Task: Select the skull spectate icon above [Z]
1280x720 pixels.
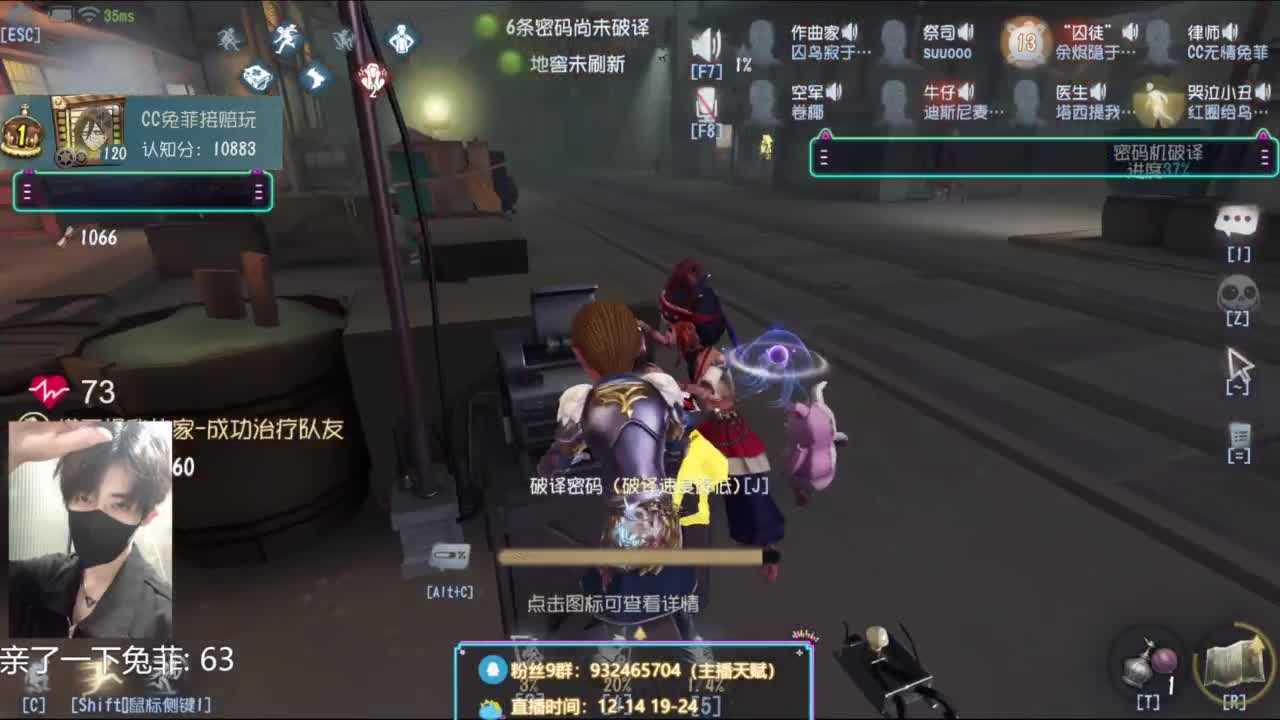Action: (x=1238, y=293)
